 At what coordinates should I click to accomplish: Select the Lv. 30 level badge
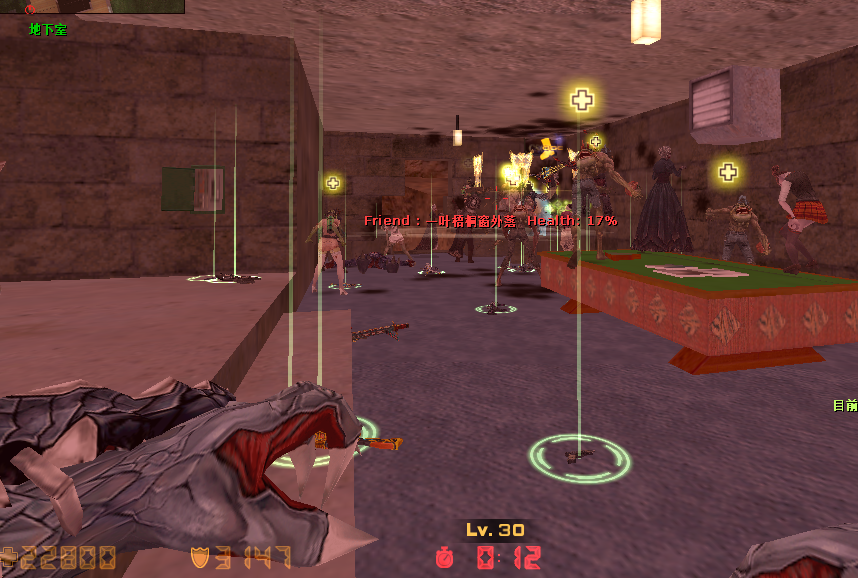[495, 530]
